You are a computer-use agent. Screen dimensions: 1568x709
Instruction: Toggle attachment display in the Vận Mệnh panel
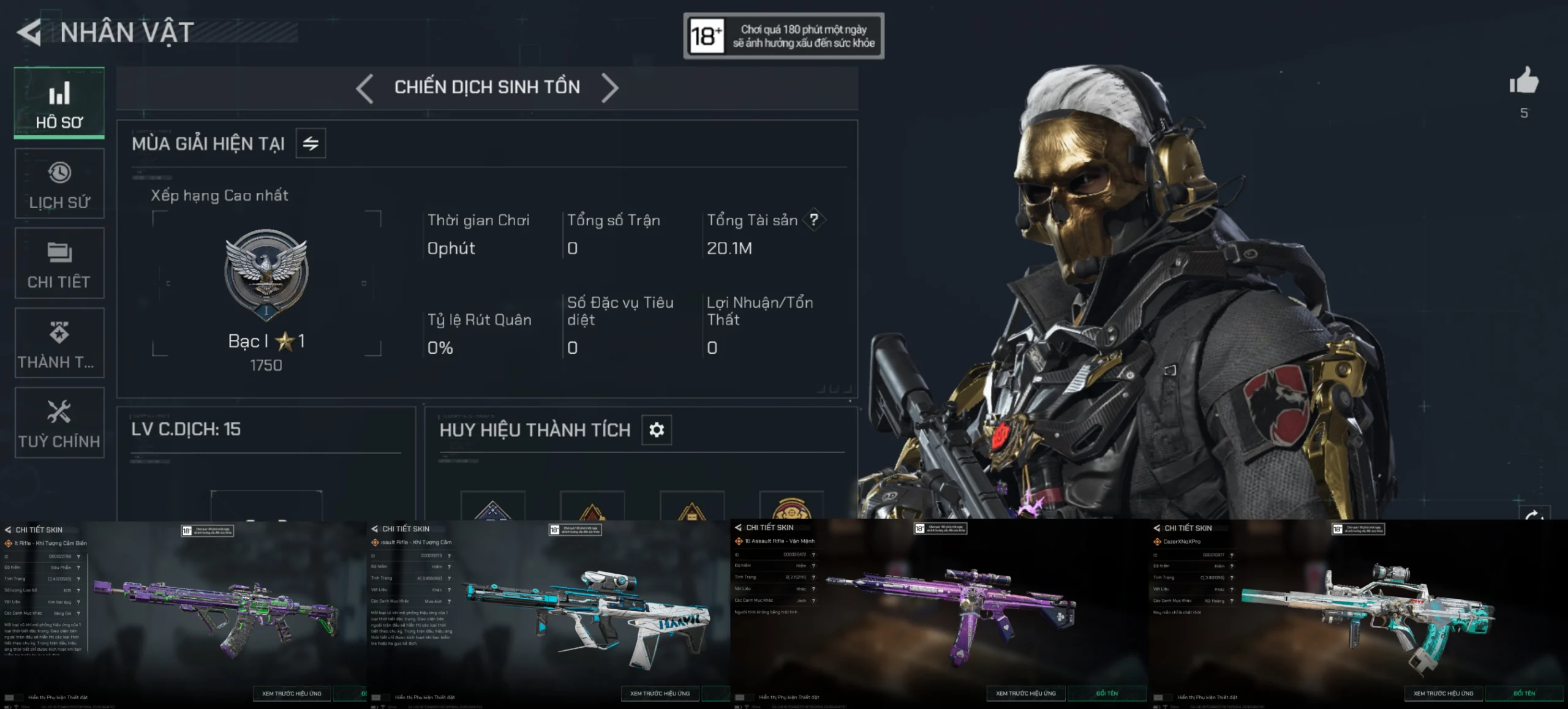click(x=744, y=697)
